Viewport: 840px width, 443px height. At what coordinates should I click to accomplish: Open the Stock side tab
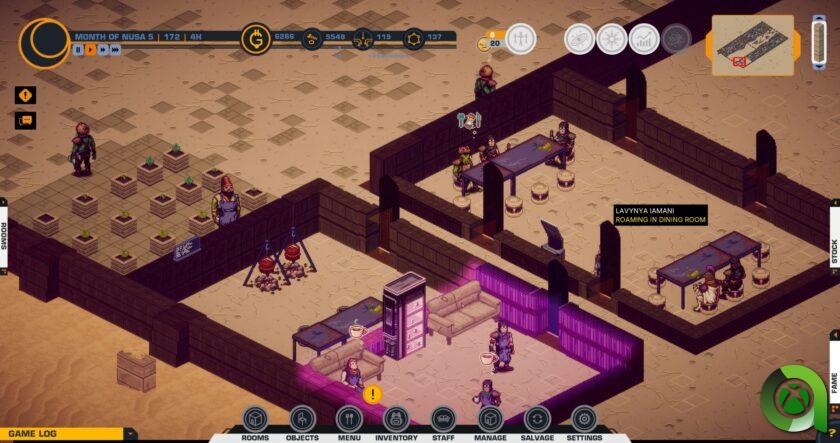(834, 250)
